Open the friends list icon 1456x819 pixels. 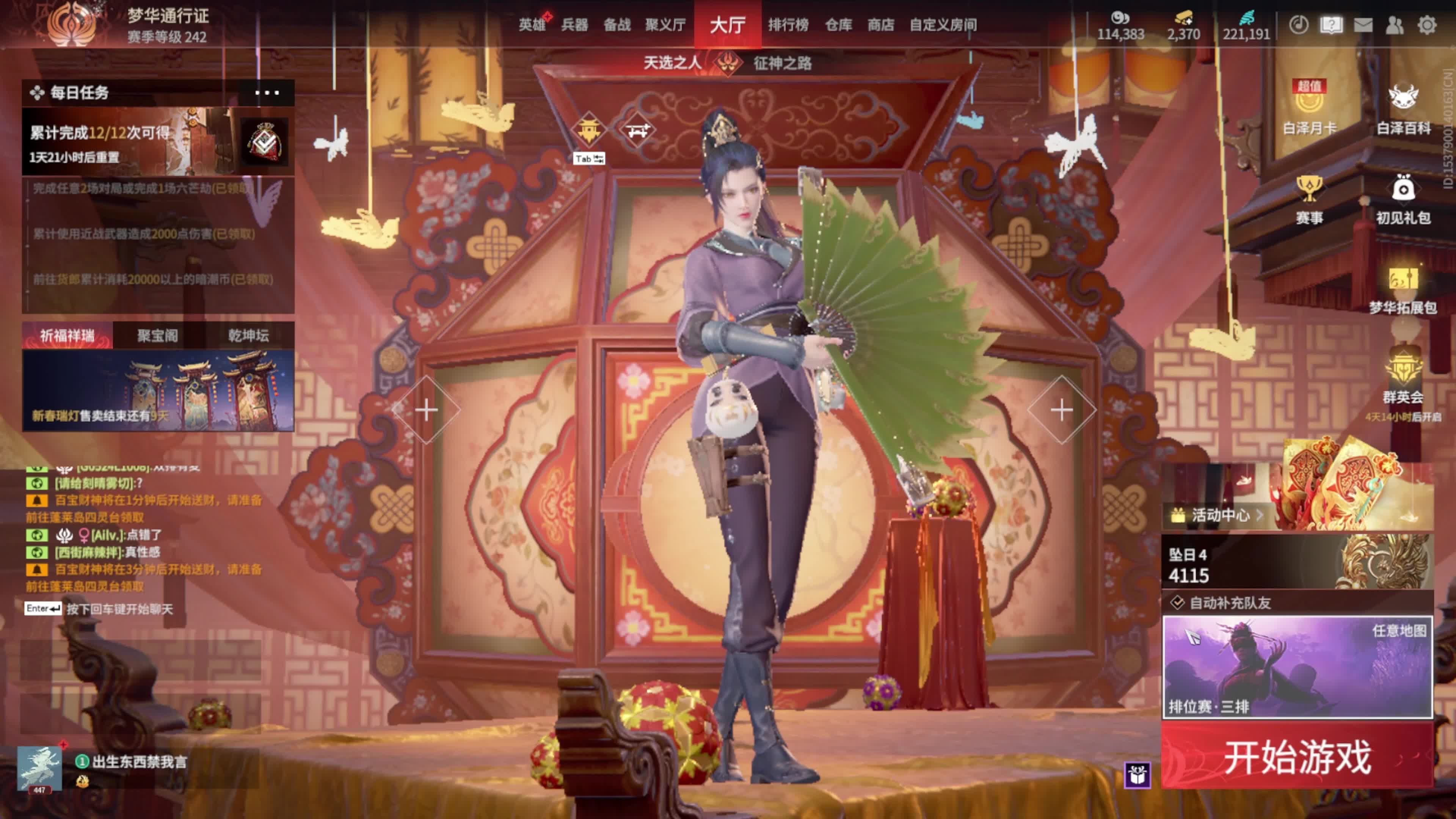click(1395, 25)
